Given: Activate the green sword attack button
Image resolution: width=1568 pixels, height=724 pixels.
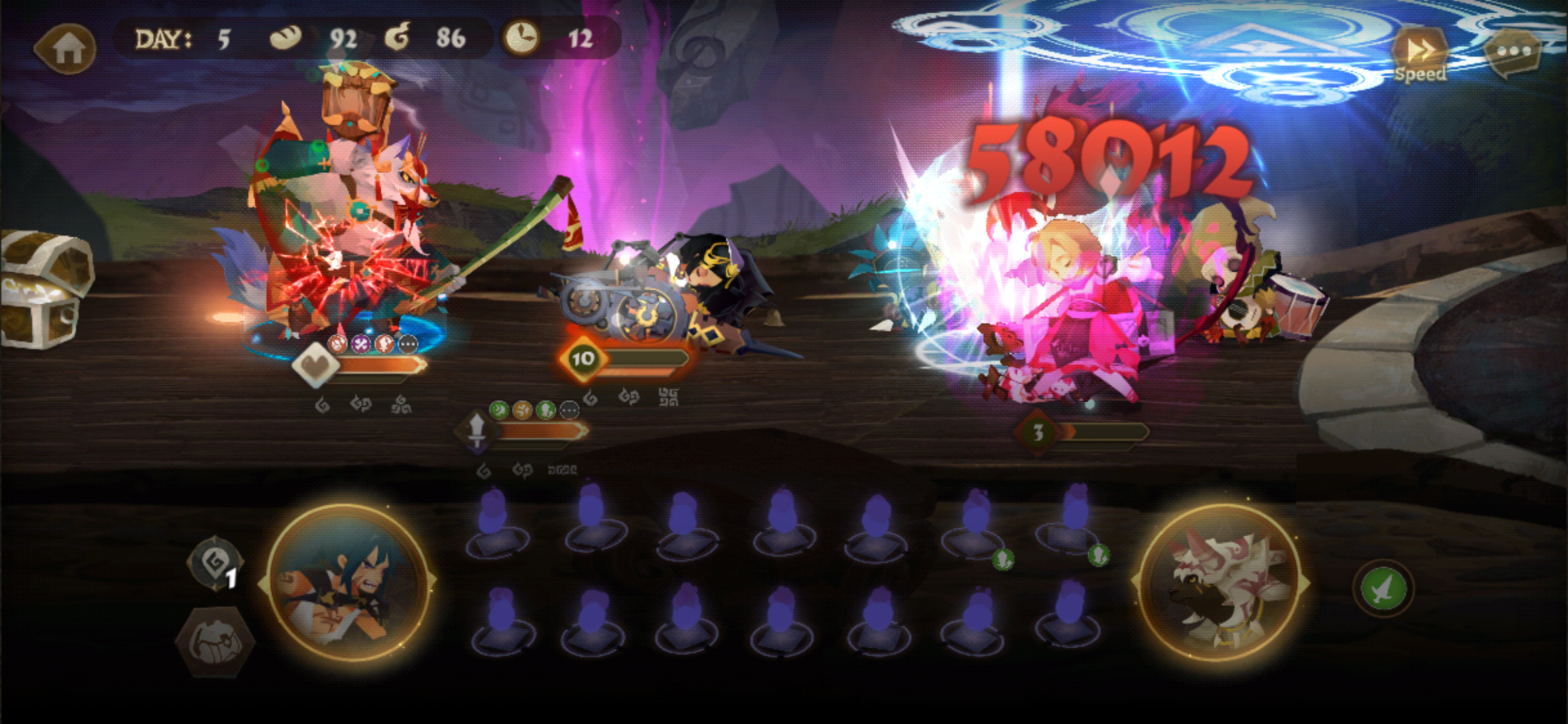Looking at the screenshot, I should tap(1383, 589).
